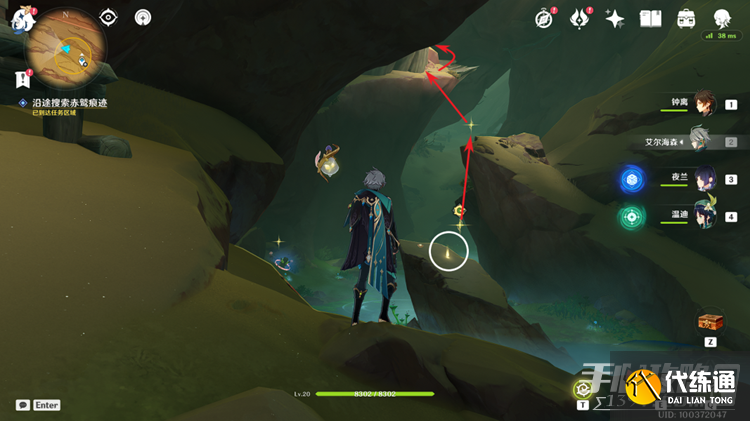Viewport: 750px width, 421px height.
Task: Click the eye-shaped icon beside the minimap
Action: (x=109, y=17)
